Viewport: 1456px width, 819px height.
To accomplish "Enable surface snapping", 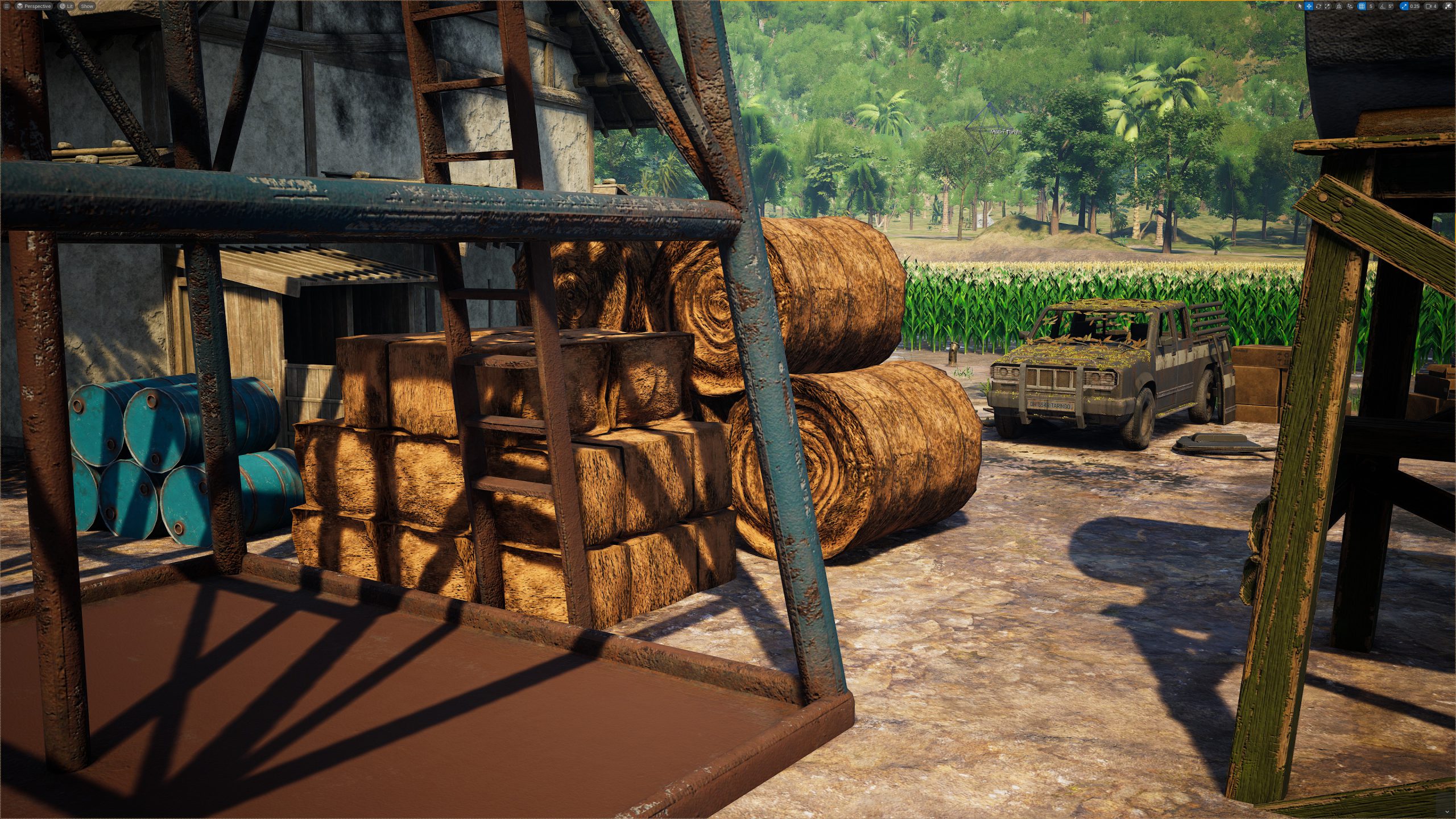I will (1350, 6).
